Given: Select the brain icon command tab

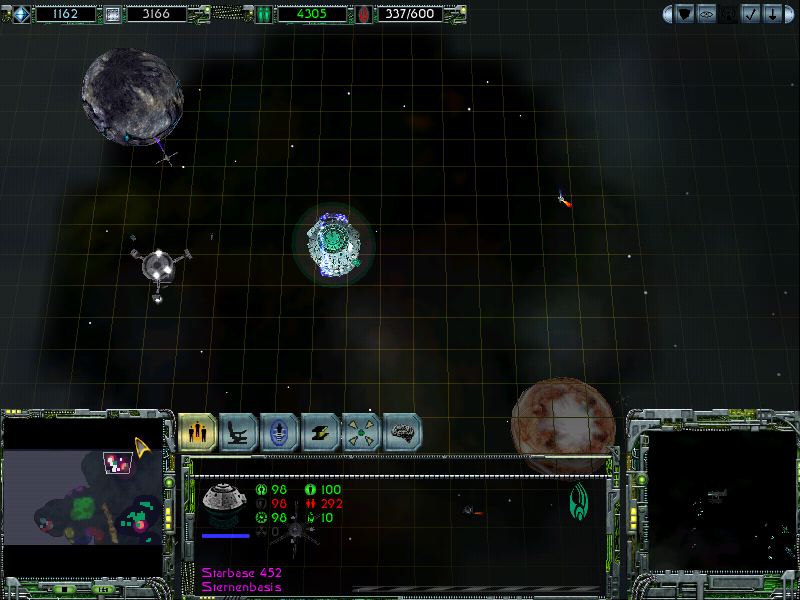Looking at the screenshot, I should [402, 432].
